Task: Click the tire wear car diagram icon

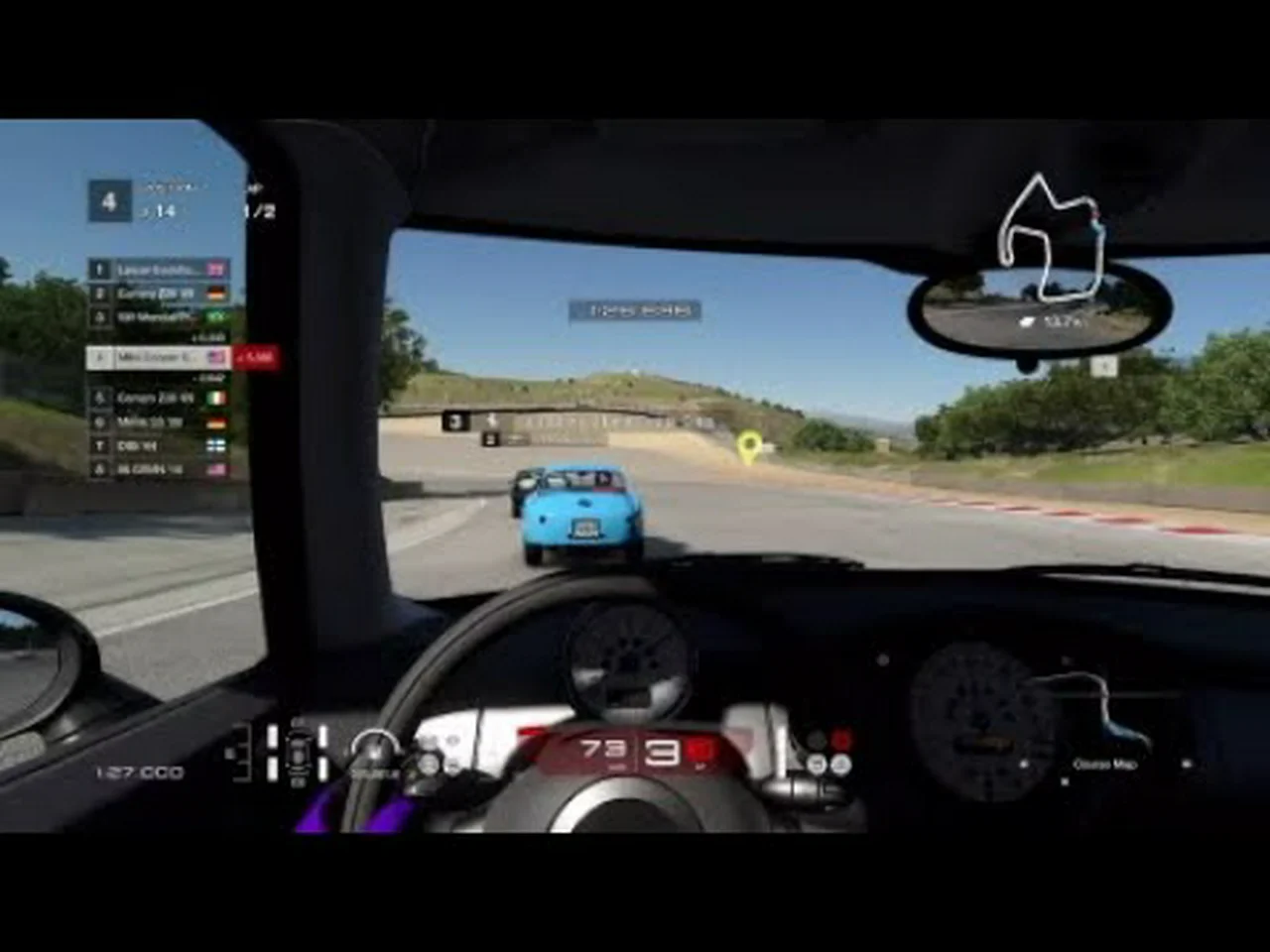Action: click(298, 752)
